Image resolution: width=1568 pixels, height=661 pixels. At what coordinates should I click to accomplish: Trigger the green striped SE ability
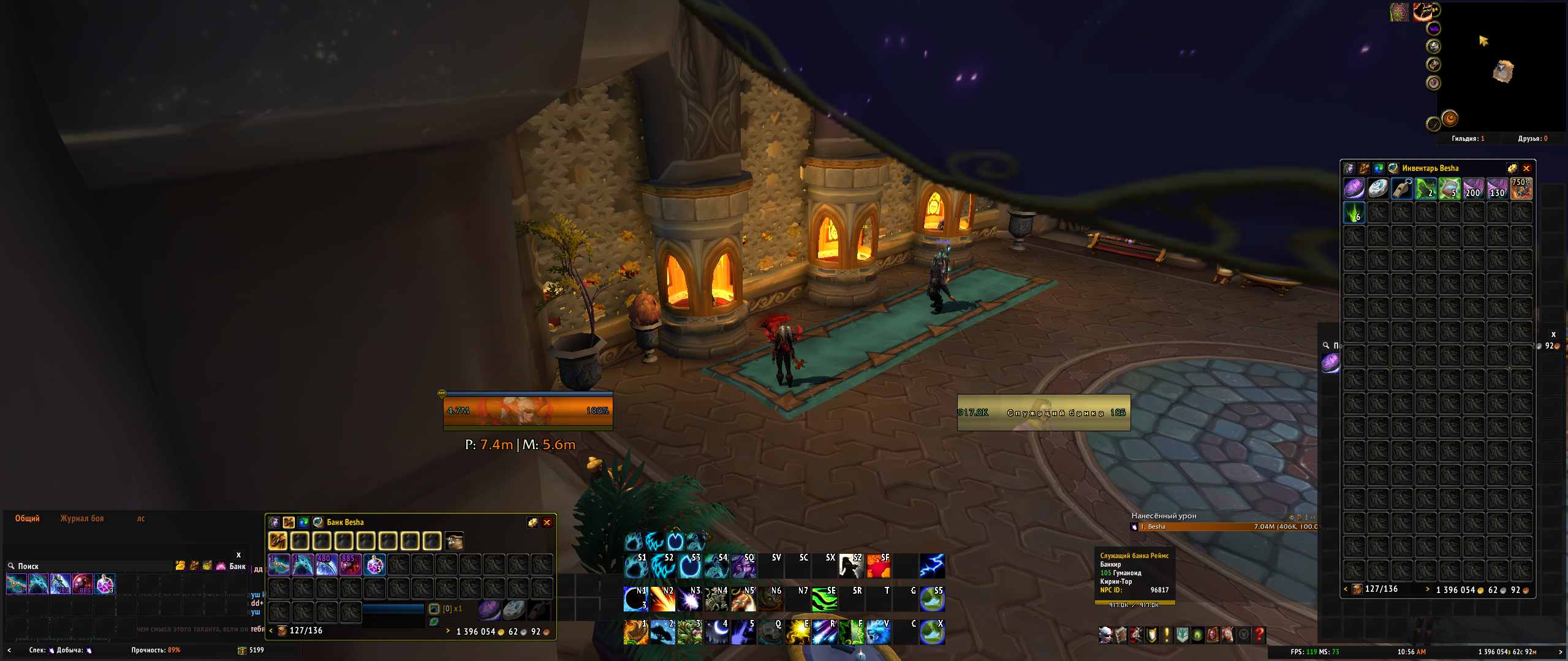click(824, 599)
